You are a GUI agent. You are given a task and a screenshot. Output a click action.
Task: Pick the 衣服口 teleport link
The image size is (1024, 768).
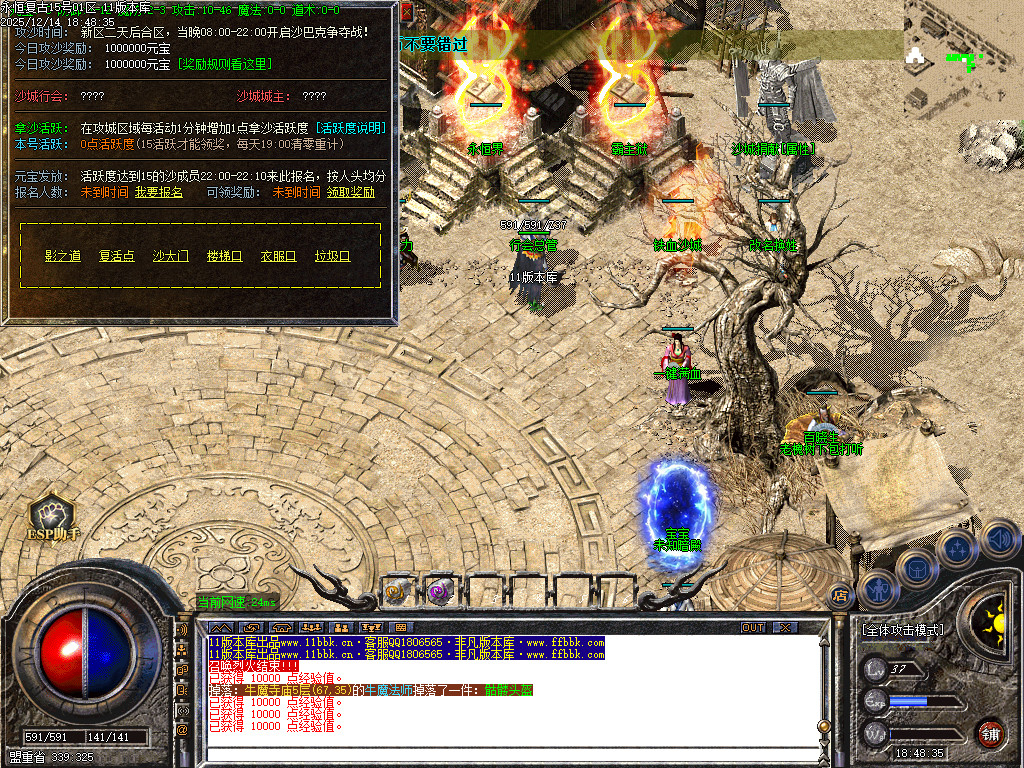pyautogui.click(x=278, y=256)
